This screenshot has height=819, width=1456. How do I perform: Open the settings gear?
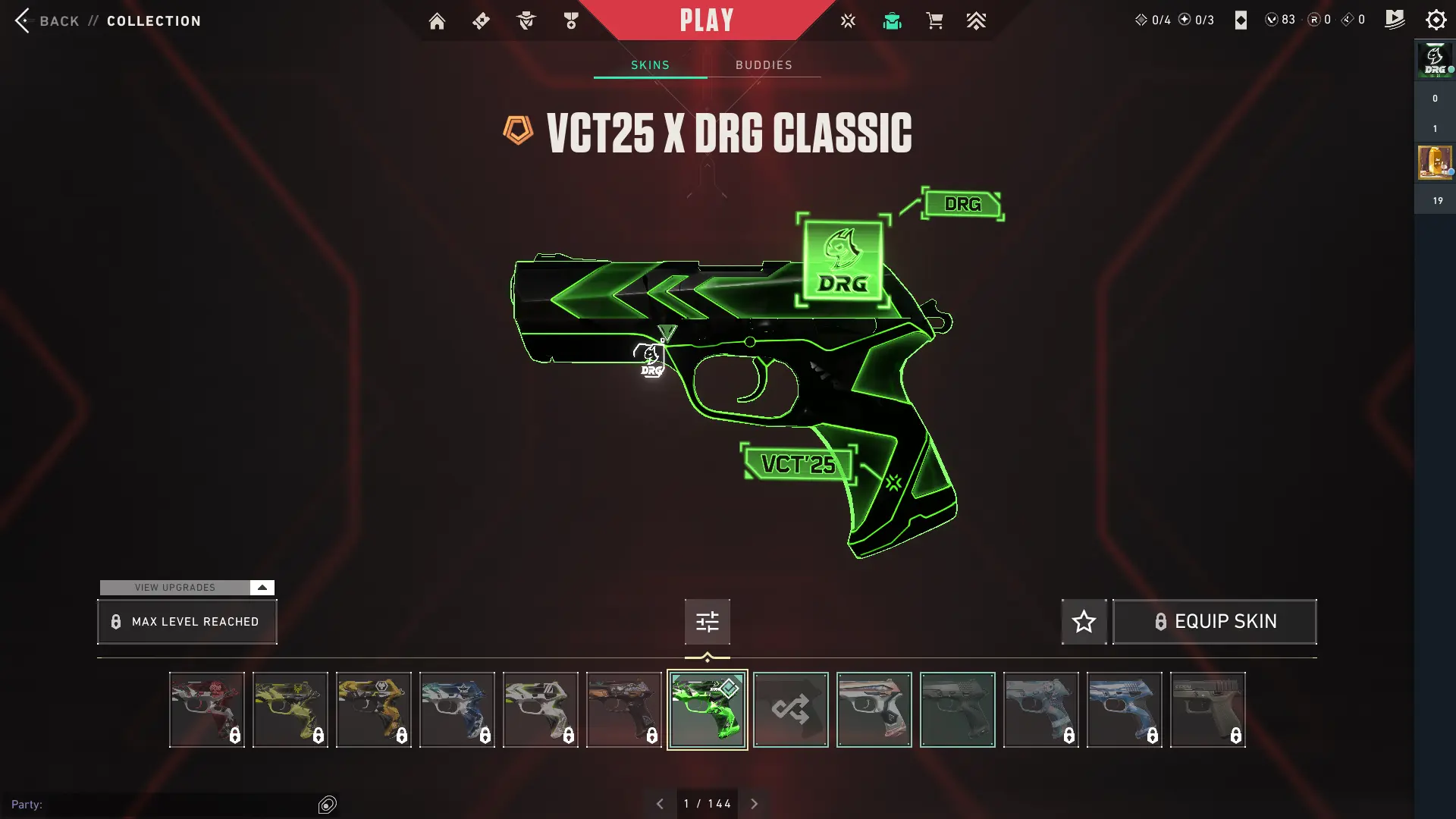1436,20
